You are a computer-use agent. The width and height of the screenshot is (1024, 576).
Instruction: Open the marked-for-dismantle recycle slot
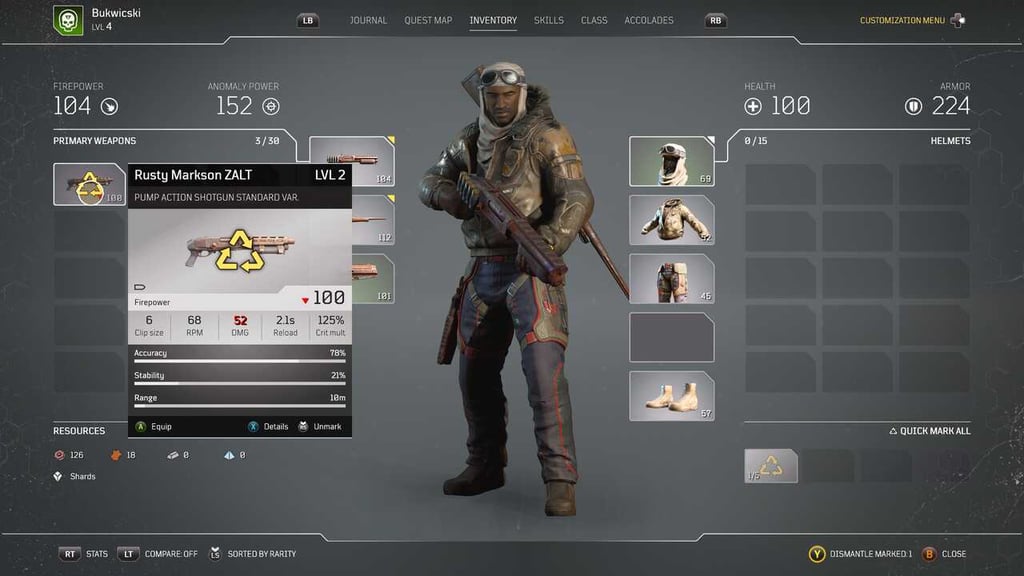click(771, 466)
